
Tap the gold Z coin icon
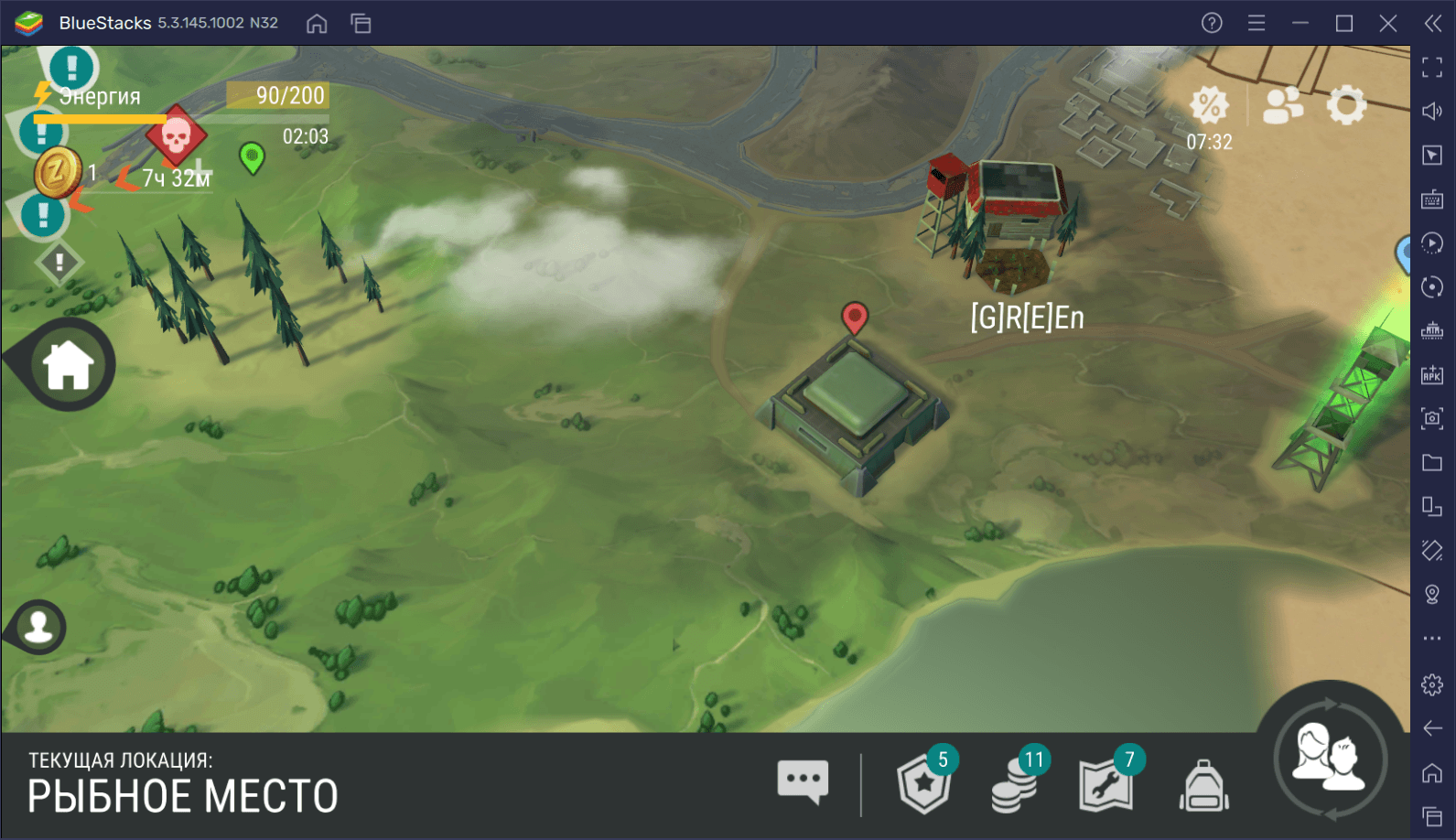58,172
